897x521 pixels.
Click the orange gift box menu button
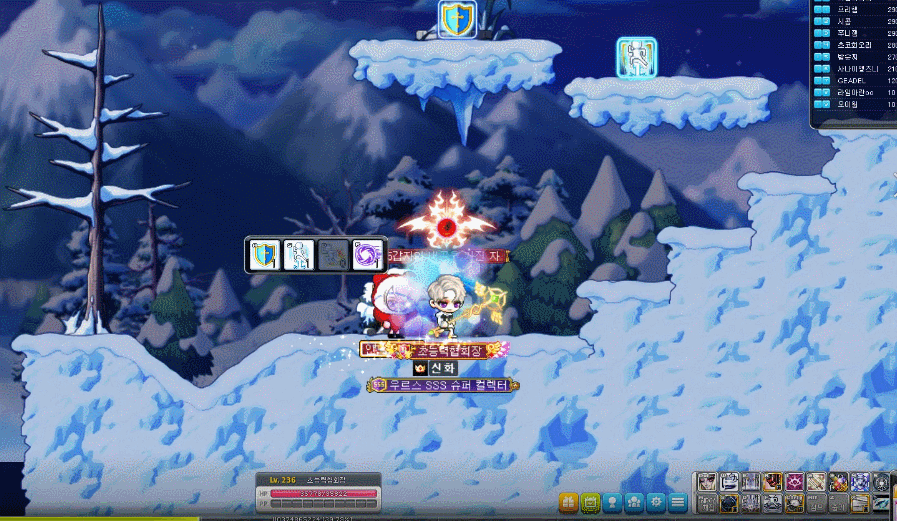[568, 501]
